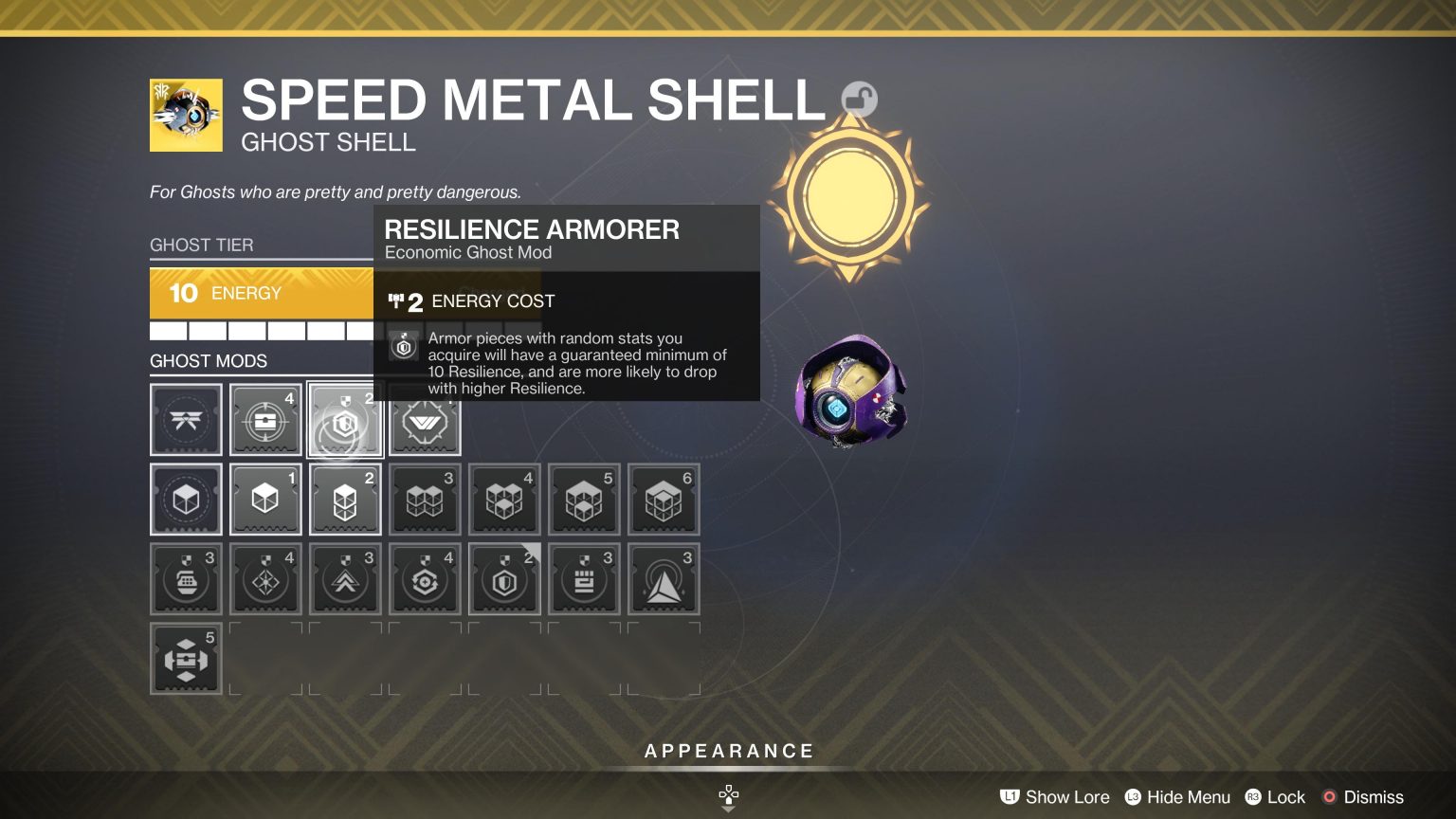Select the stacked Glimmer cubes mod costing 2

coord(345,500)
